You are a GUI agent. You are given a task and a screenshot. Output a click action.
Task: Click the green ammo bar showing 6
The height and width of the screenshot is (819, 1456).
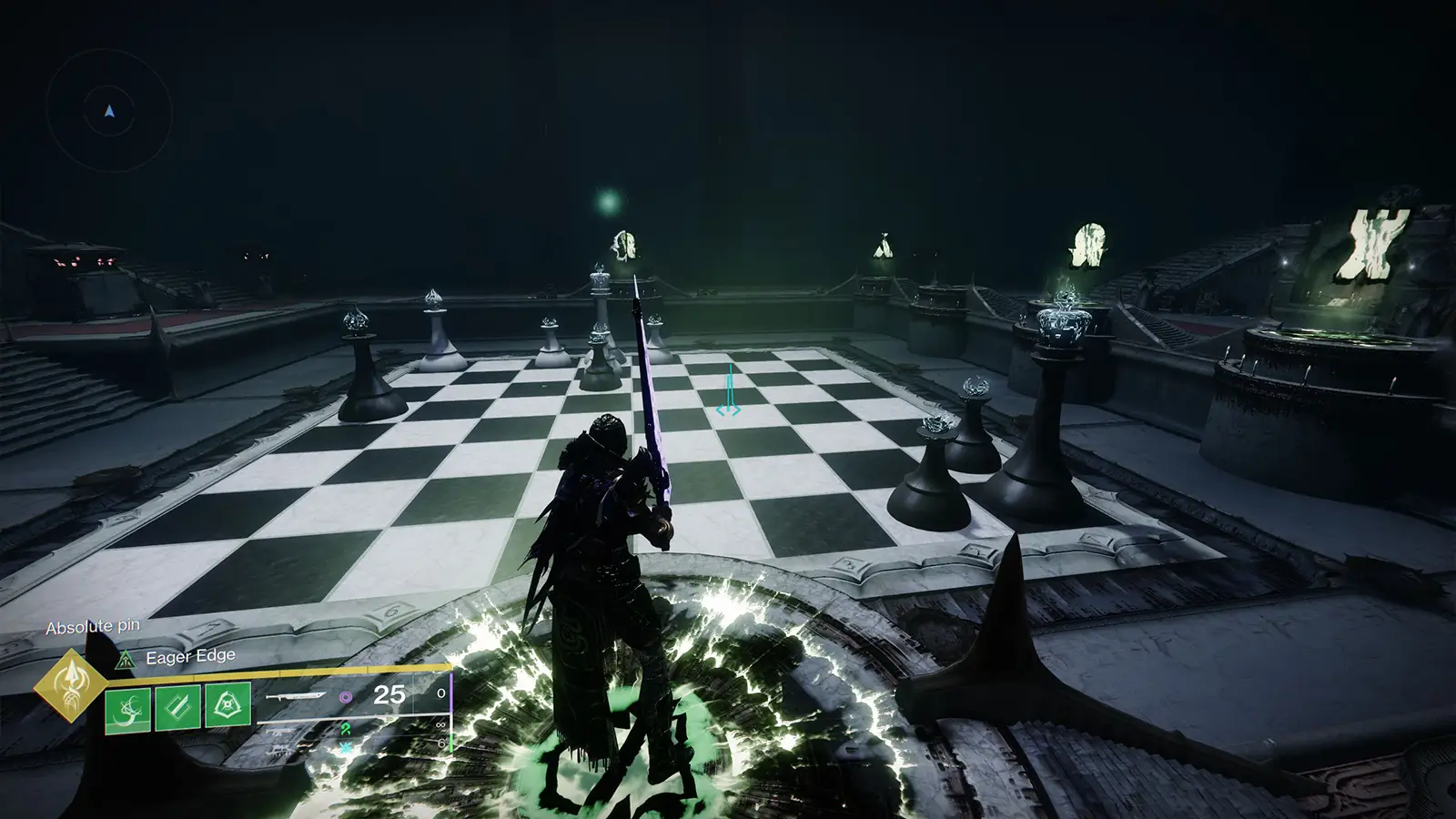[451, 744]
